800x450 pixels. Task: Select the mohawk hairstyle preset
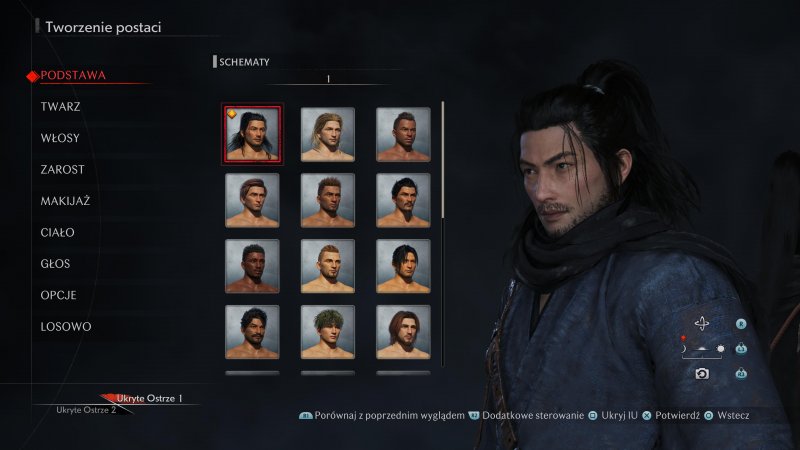(403, 134)
